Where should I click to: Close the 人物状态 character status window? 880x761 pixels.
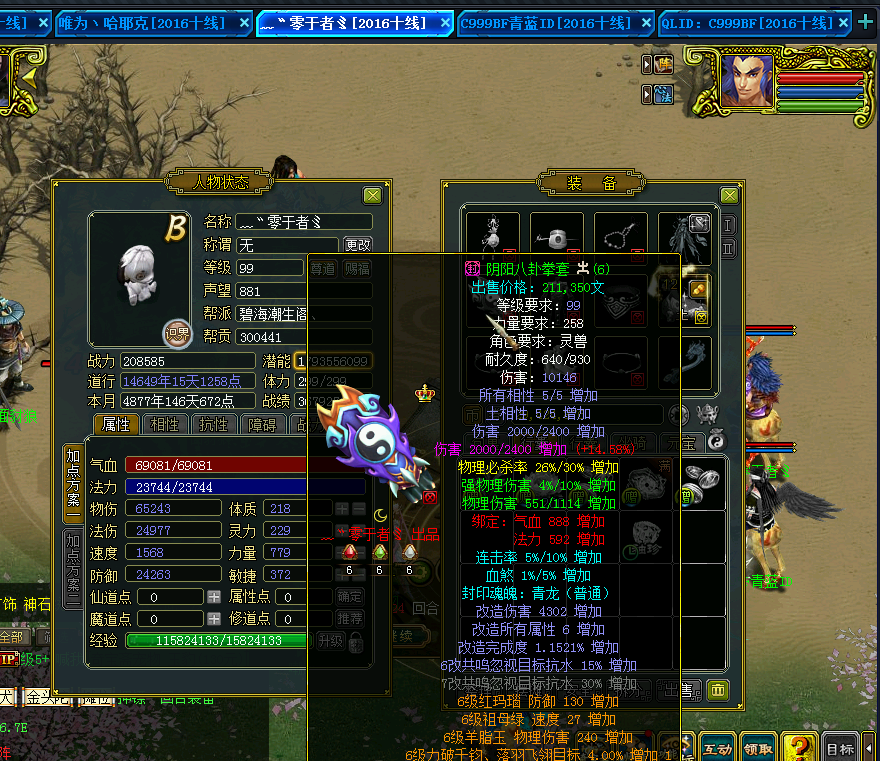click(372, 196)
